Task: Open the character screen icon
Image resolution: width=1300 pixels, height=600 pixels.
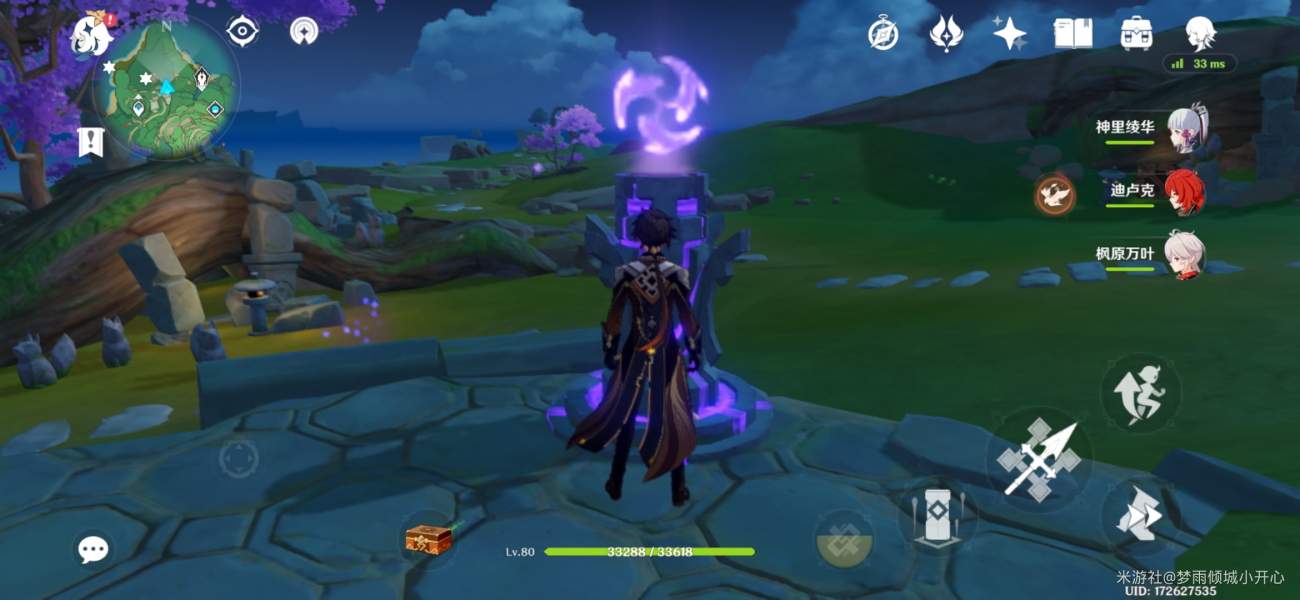Action: click(1200, 34)
